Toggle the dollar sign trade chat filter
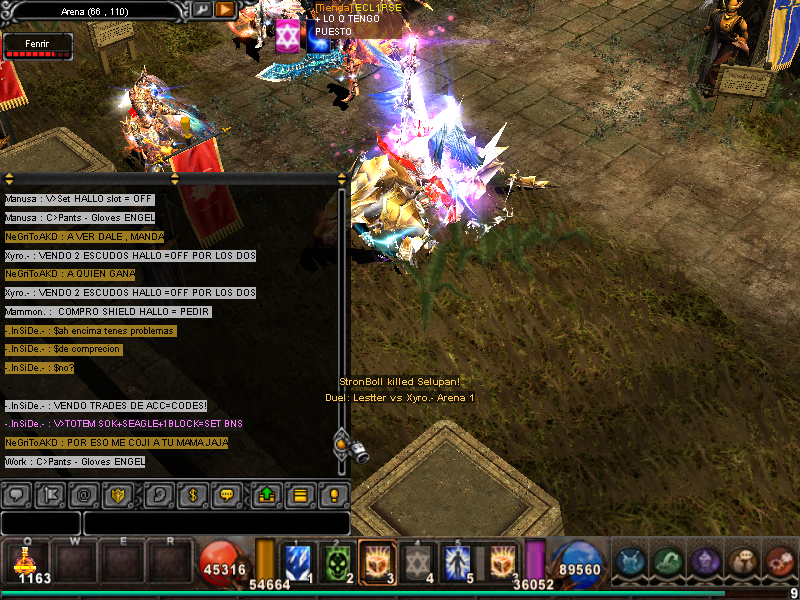Image resolution: width=800 pixels, height=600 pixels. tap(193, 494)
